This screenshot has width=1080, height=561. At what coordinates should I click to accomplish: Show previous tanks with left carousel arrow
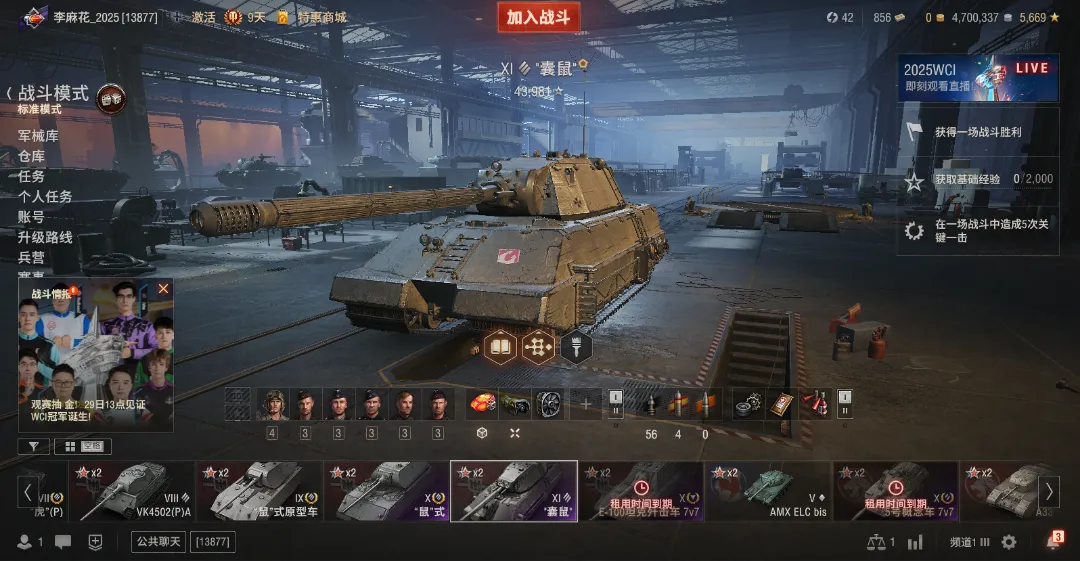27,491
